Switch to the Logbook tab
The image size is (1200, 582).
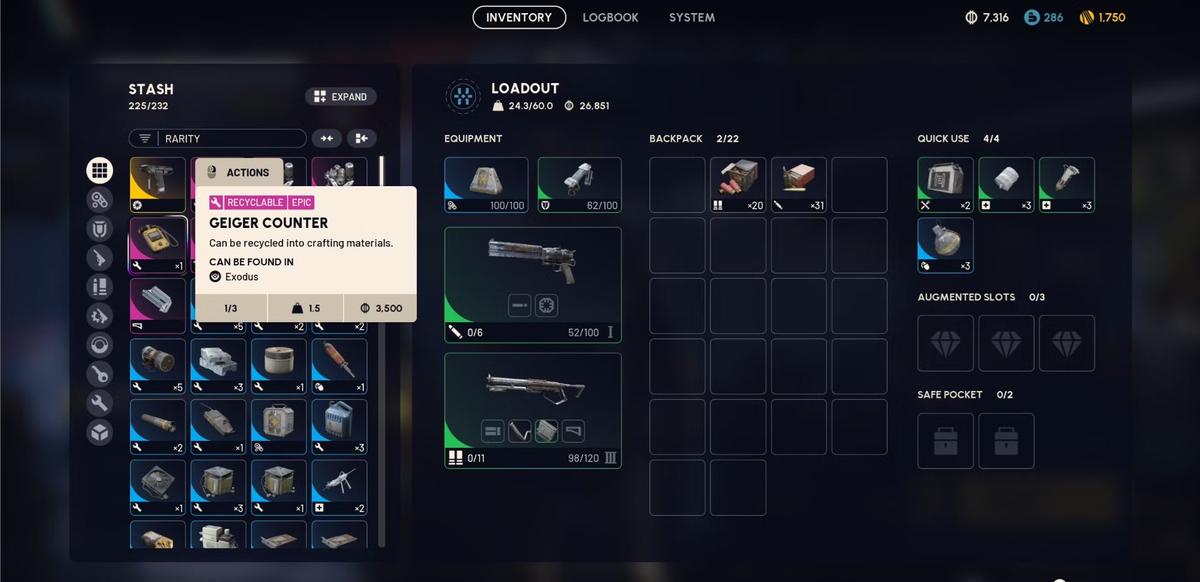(x=610, y=17)
